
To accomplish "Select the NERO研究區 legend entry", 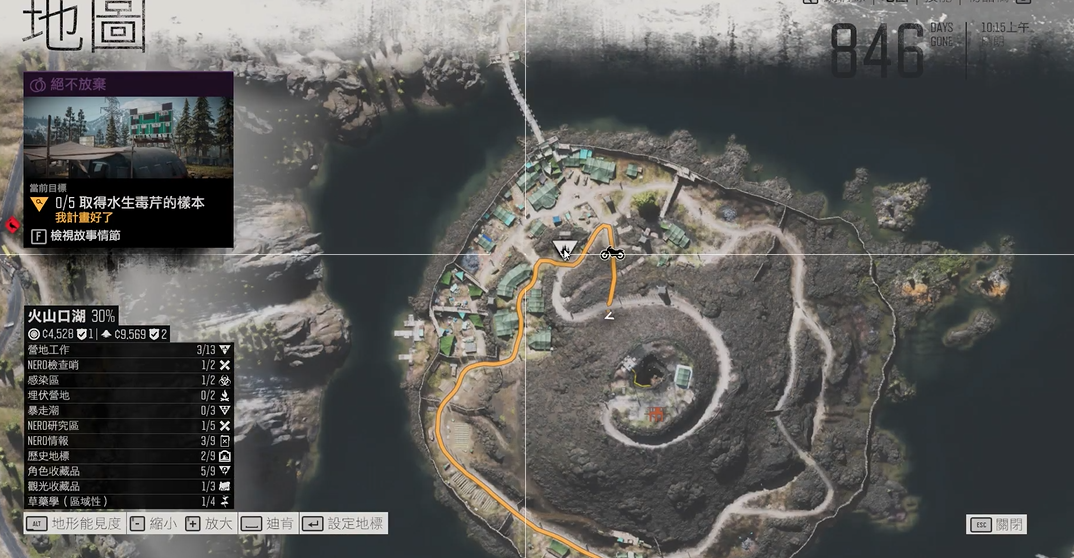I will point(129,425).
